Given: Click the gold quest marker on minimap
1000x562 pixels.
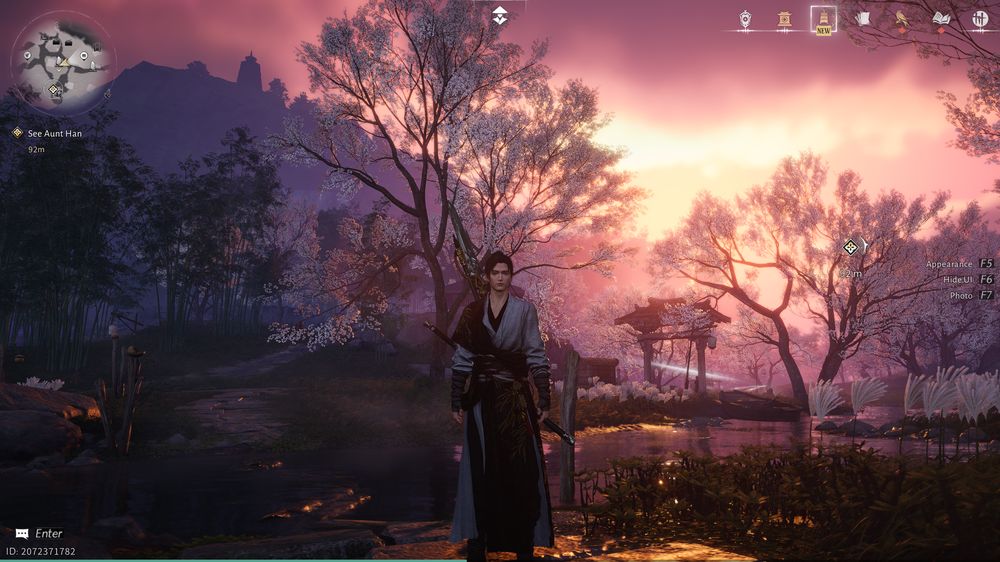Looking at the screenshot, I should [54, 90].
